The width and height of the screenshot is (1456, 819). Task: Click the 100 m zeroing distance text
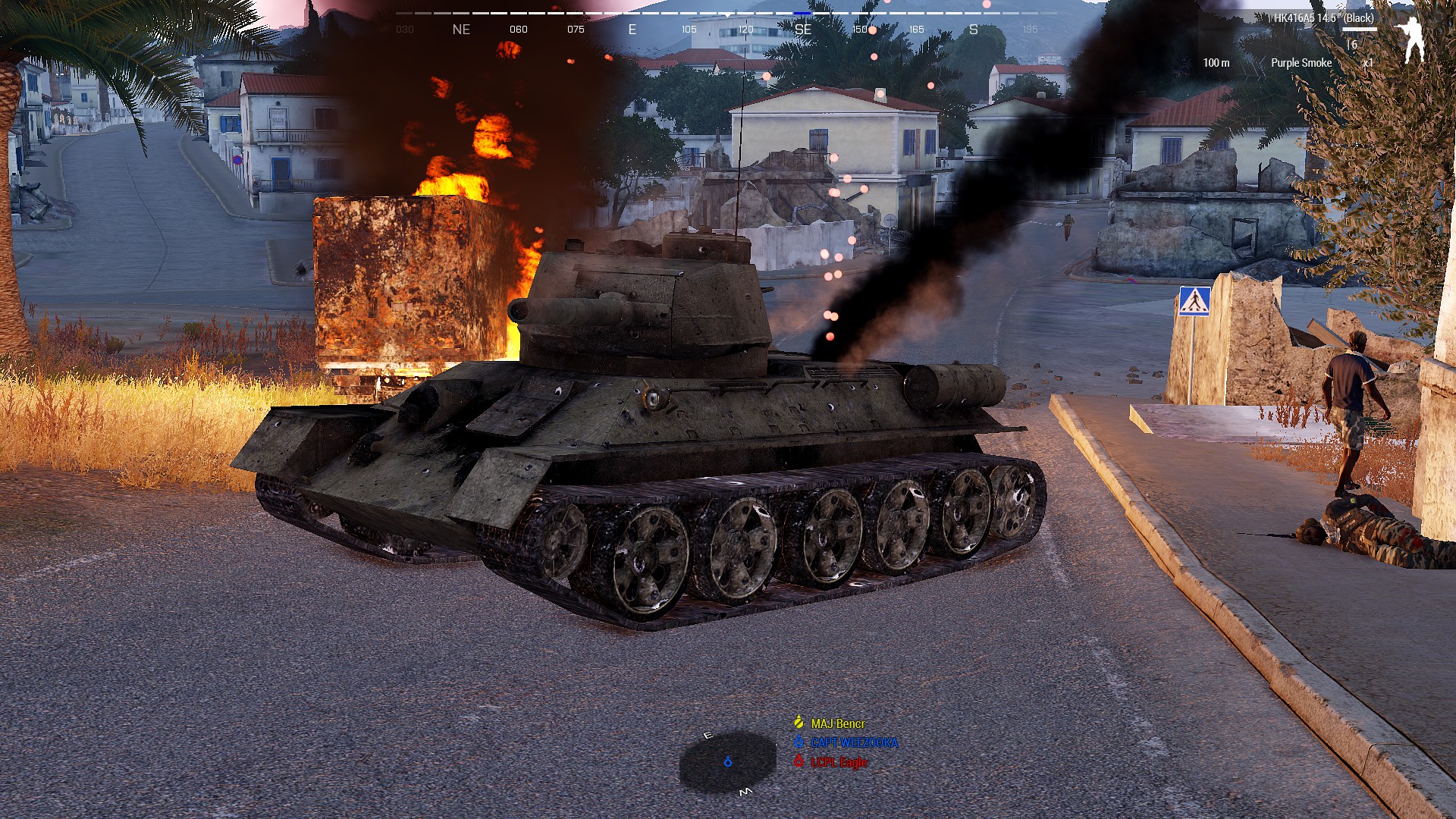coord(1216,62)
